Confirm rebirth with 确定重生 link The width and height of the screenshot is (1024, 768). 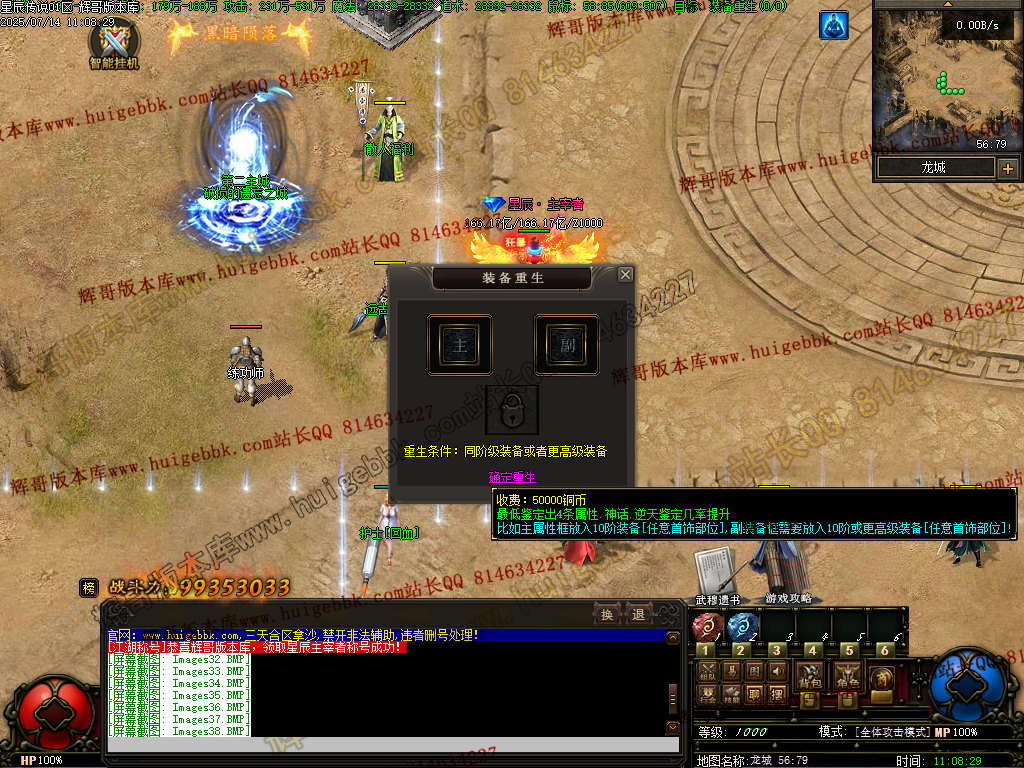[x=512, y=478]
